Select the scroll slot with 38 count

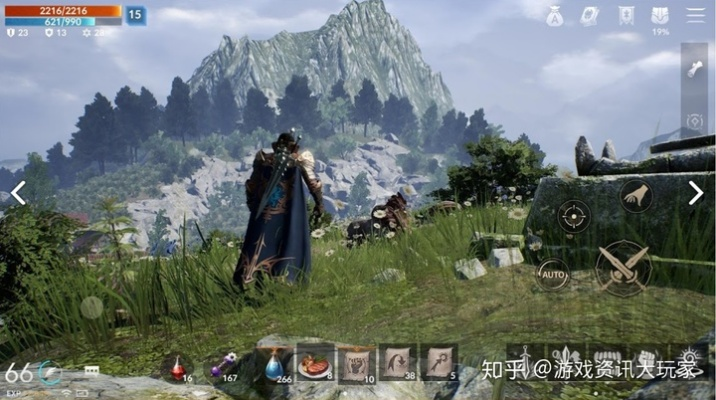[398, 364]
